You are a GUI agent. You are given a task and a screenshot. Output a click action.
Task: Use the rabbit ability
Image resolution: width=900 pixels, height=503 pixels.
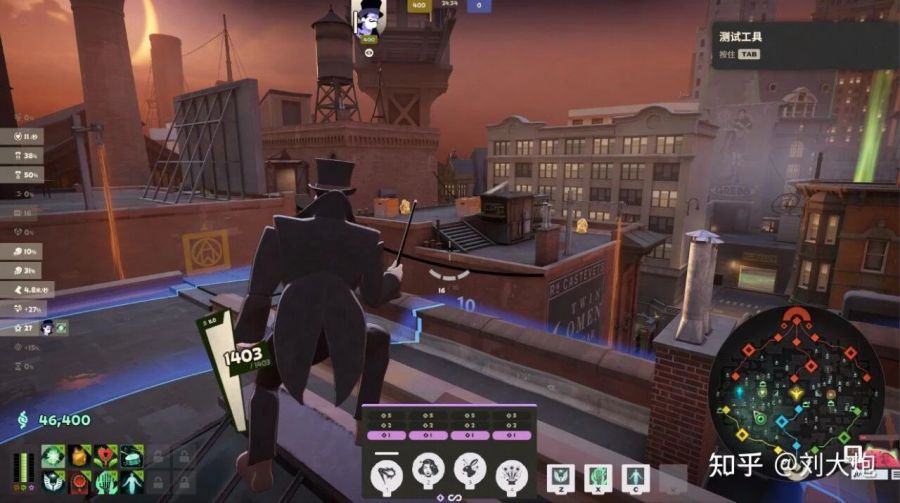(x=471, y=469)
